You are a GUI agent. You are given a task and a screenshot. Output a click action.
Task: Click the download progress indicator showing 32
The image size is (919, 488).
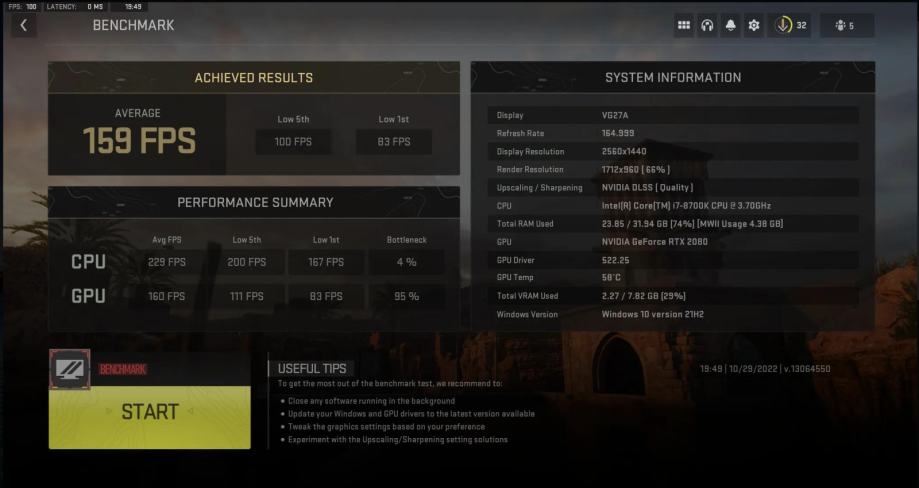click(789, 25)
